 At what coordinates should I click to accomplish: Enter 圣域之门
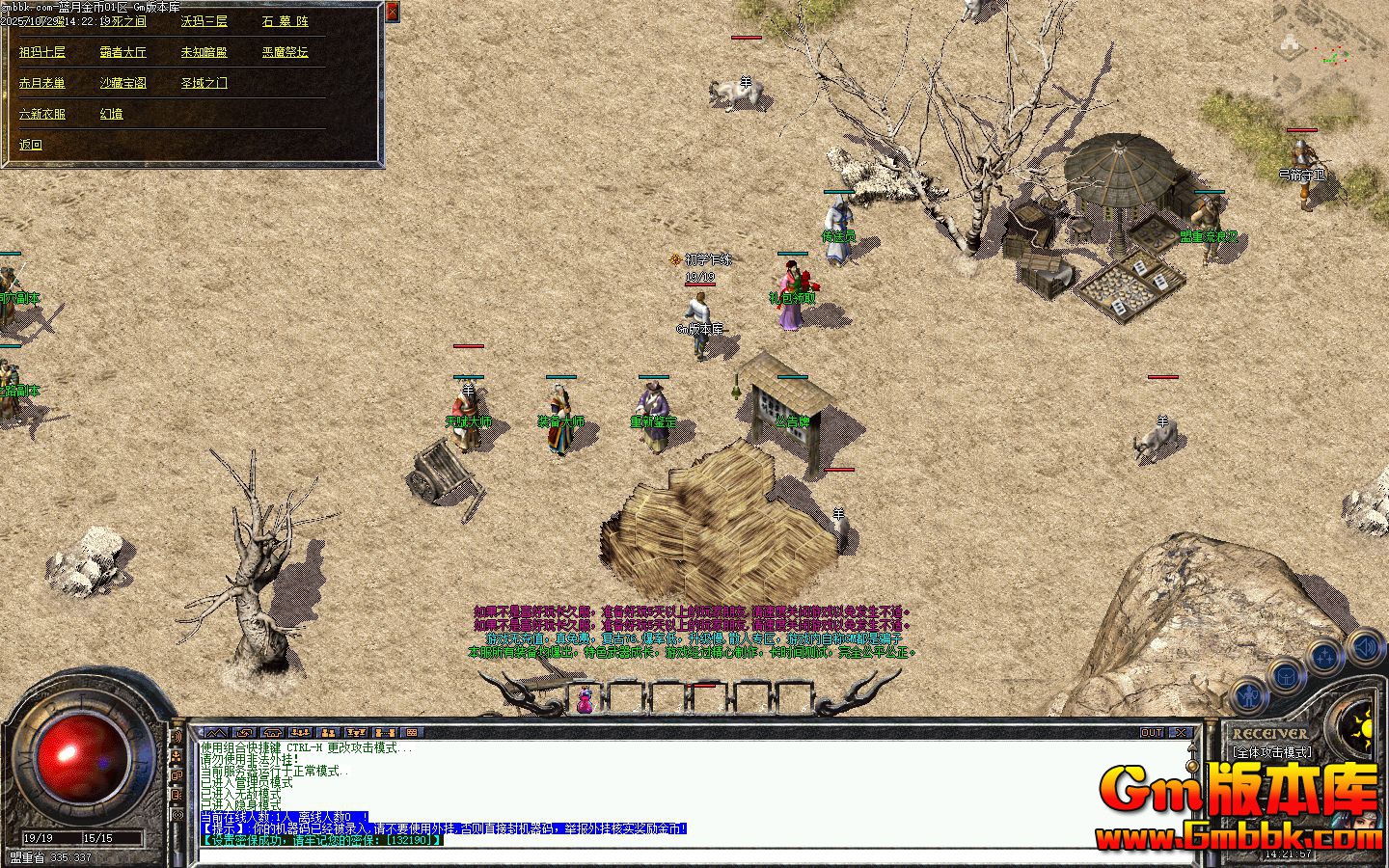point(204,83)
